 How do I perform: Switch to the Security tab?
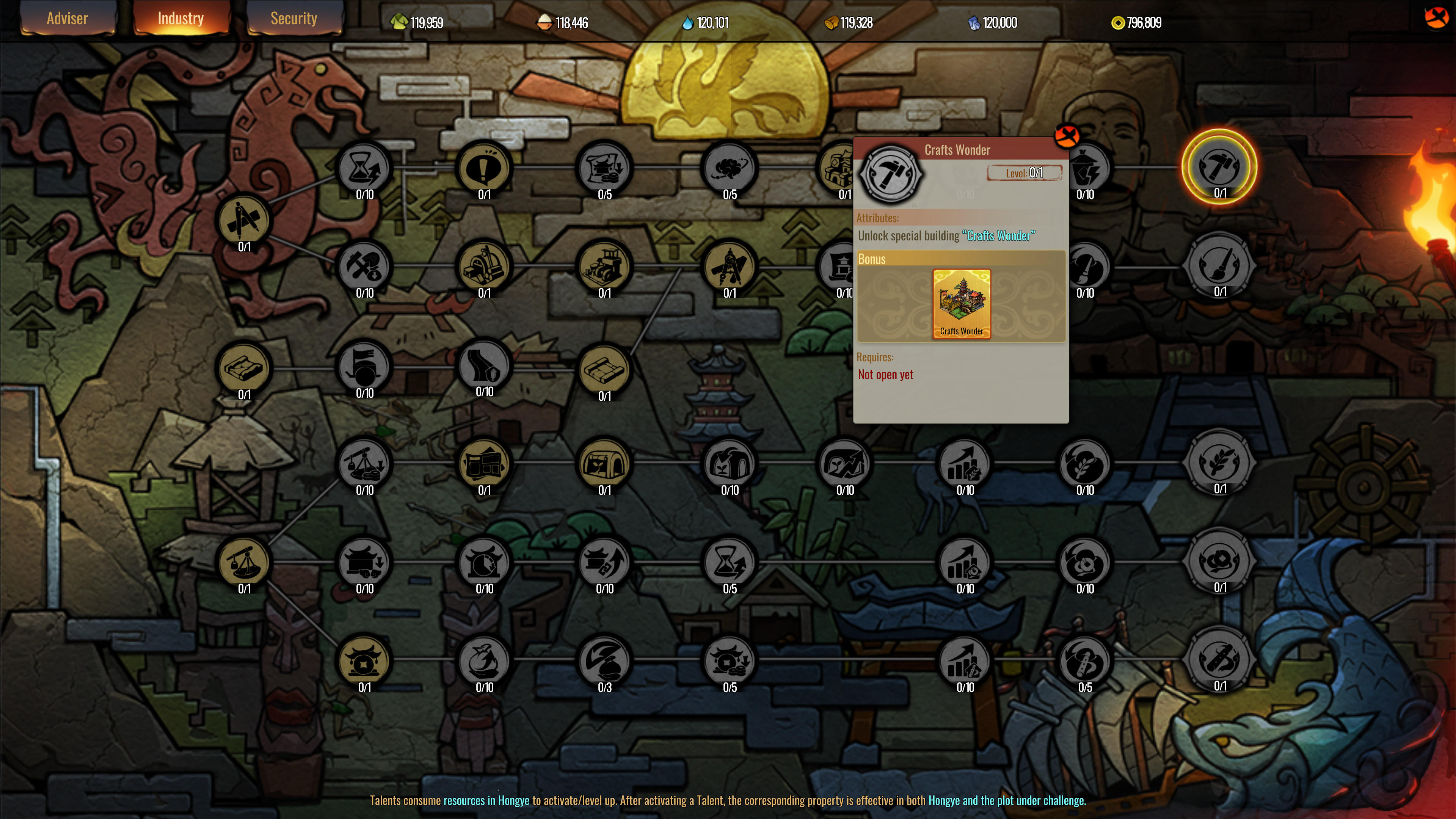click(x=294, y=18)
